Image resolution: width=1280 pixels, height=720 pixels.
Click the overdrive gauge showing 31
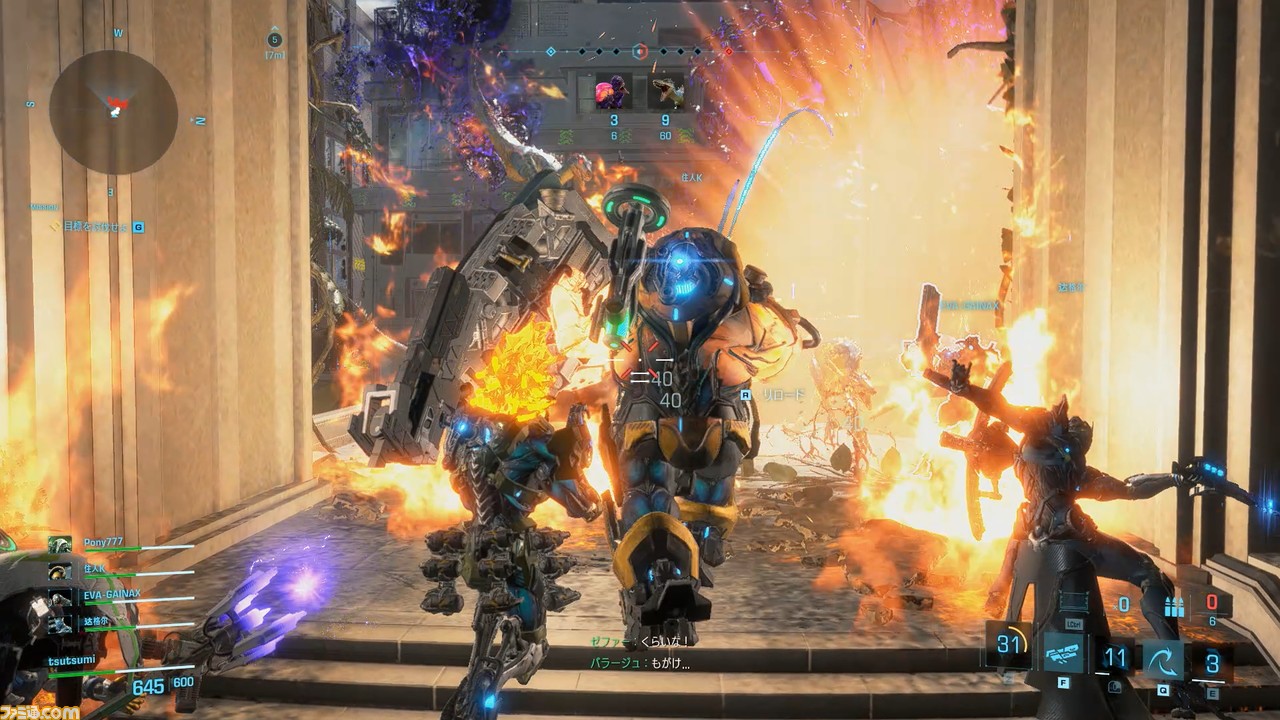pyautogui.click(x=1009, y=645)
